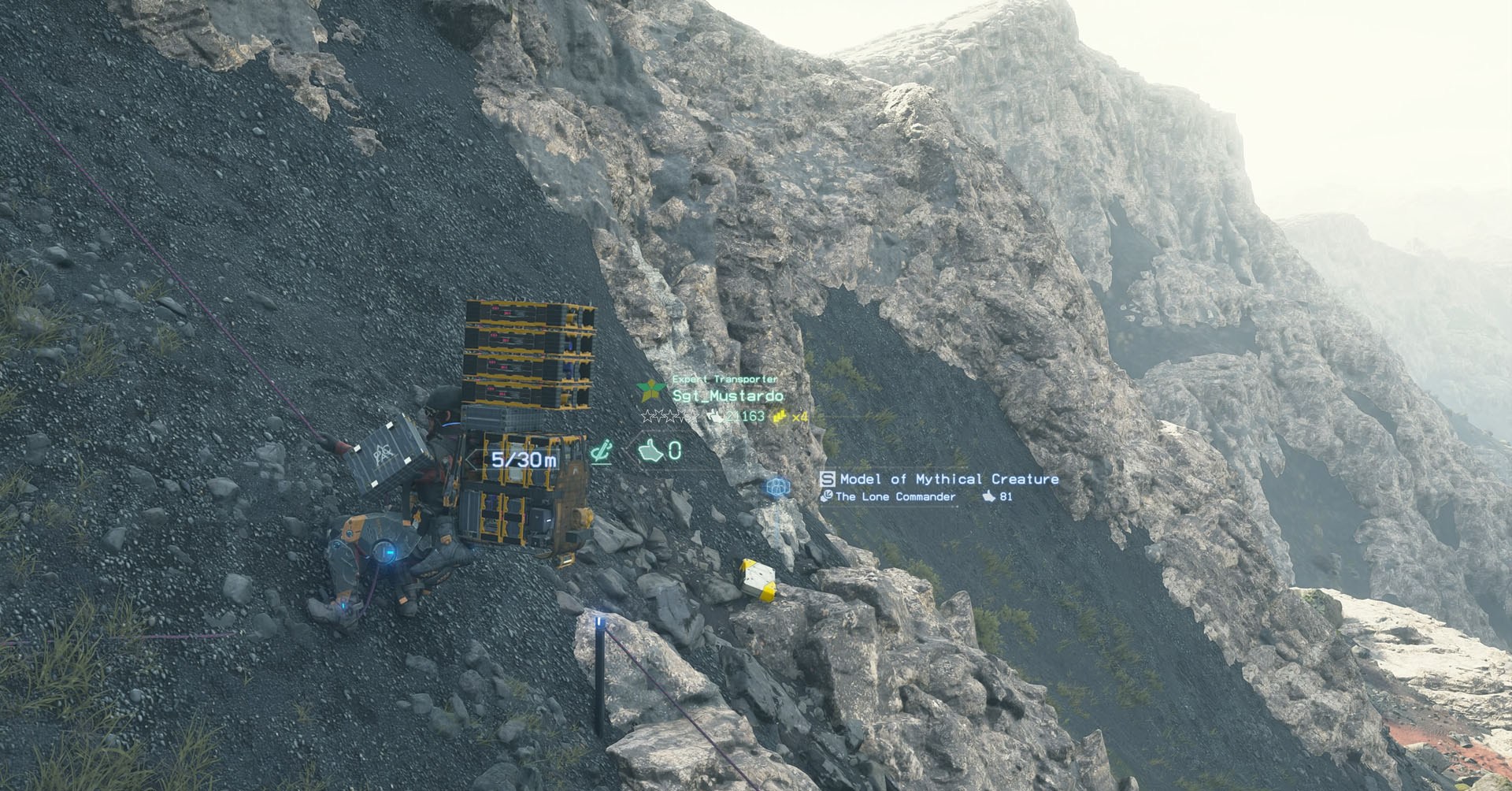Screen dimensions: 1512x791
Task: Click the 21163 likes counter
Action: [744, 416]
